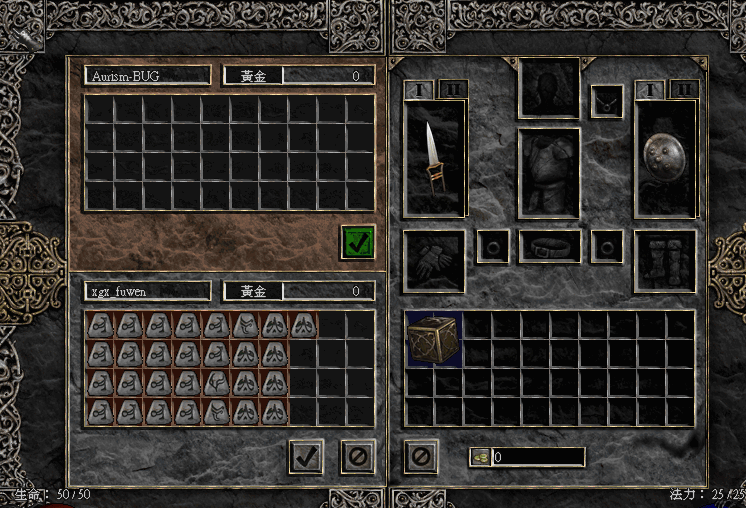Close the inventory panel

tap(421, 456)
